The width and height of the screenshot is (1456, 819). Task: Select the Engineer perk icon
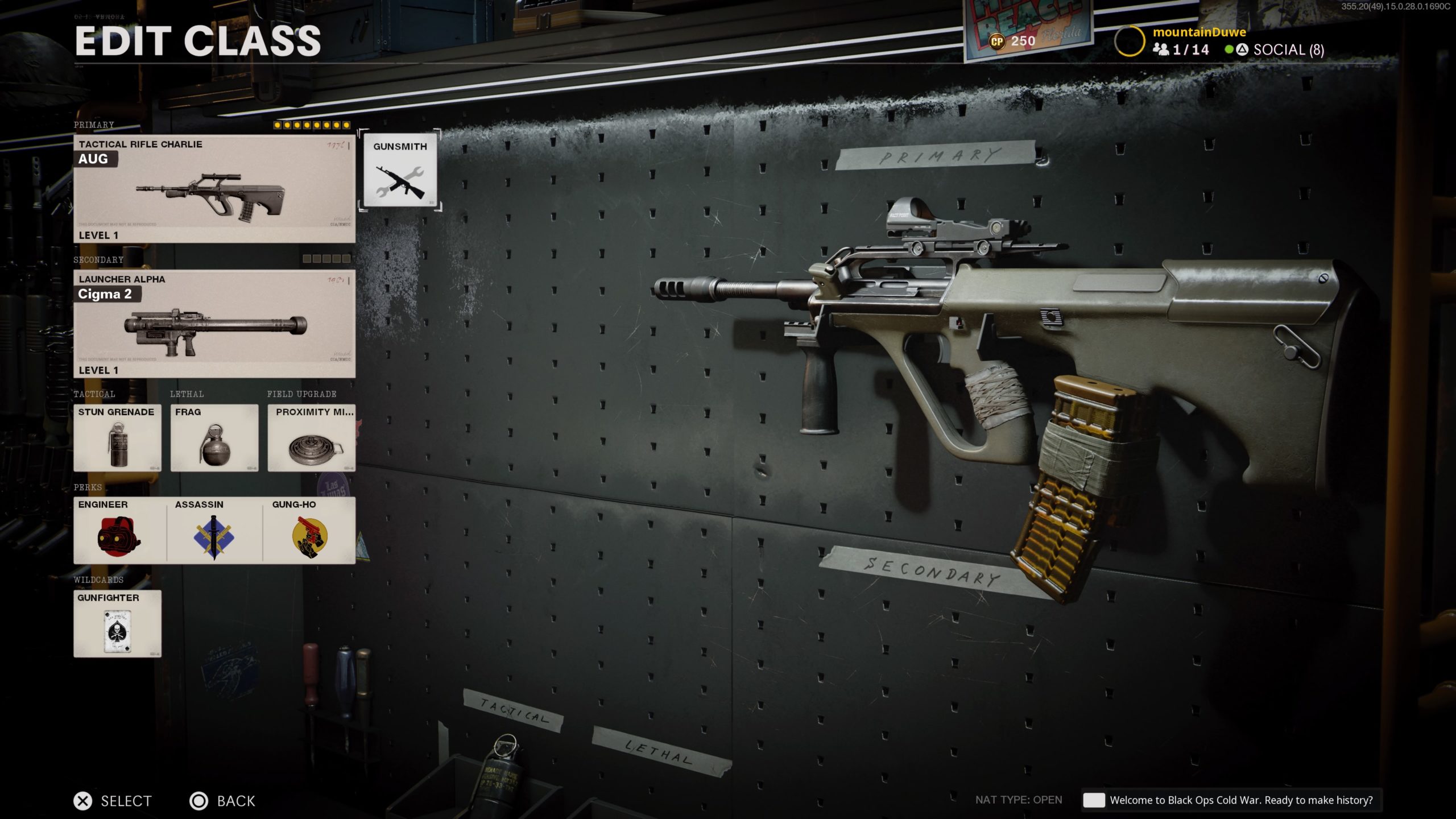pos(118,532)
